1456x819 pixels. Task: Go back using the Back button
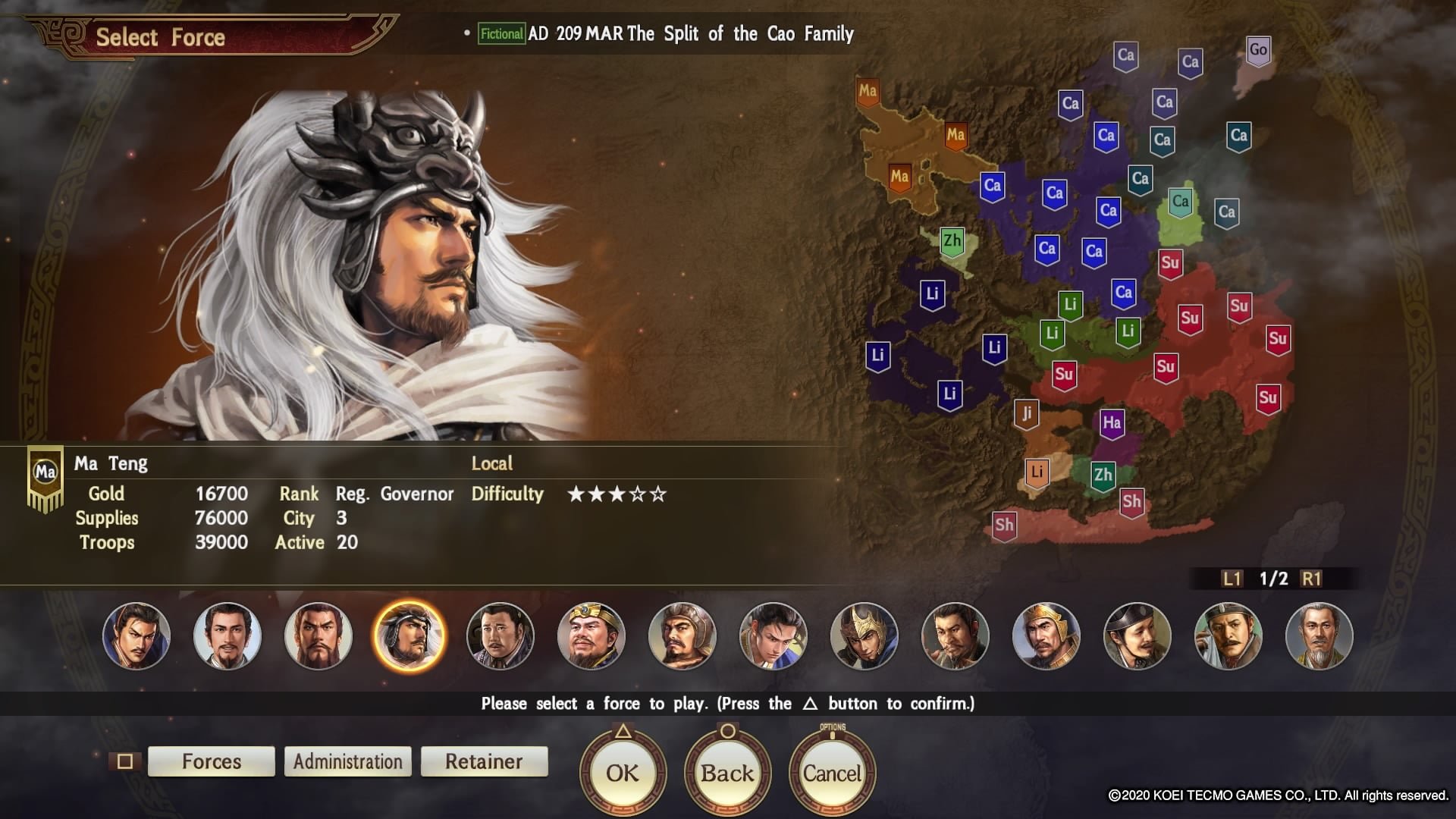(x=727, y=773)
